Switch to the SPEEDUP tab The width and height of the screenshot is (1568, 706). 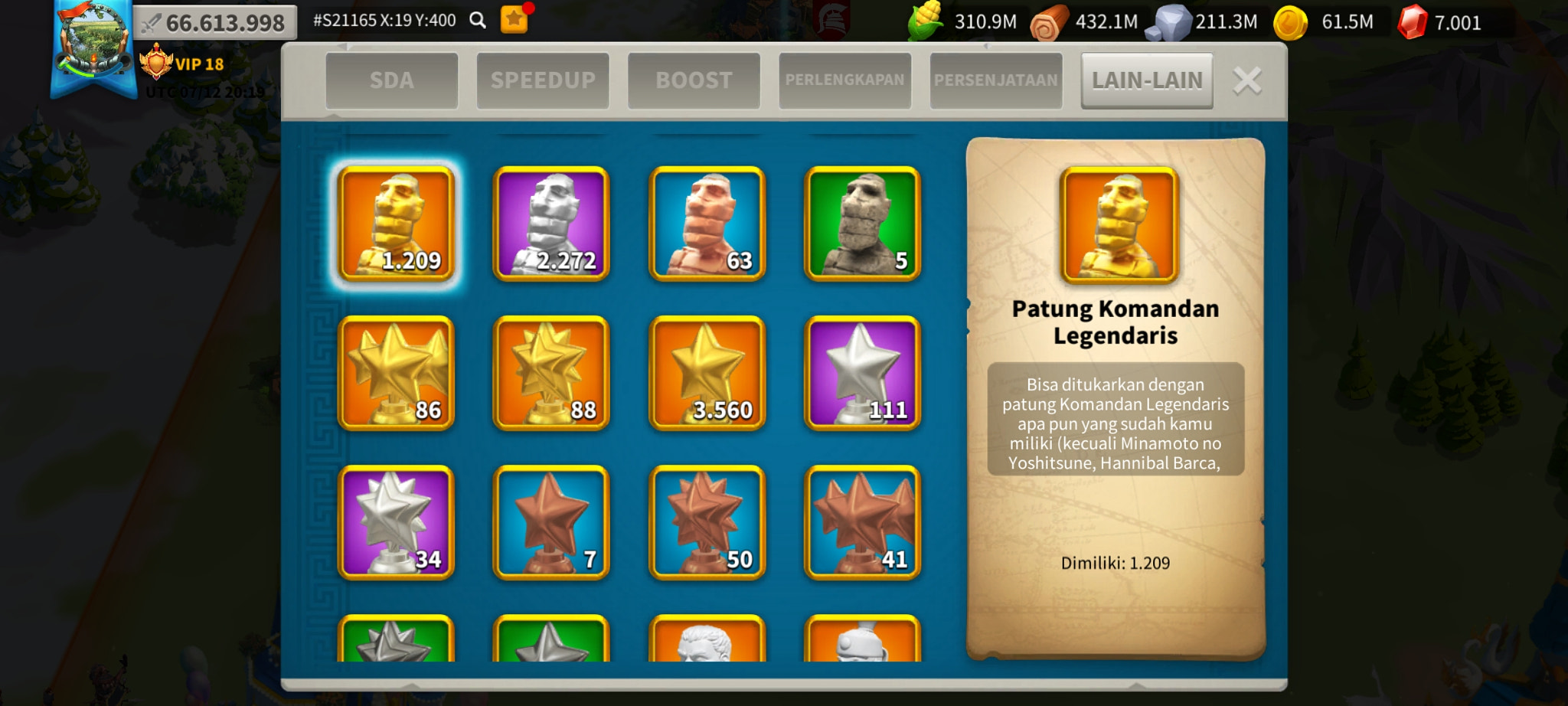544,79
